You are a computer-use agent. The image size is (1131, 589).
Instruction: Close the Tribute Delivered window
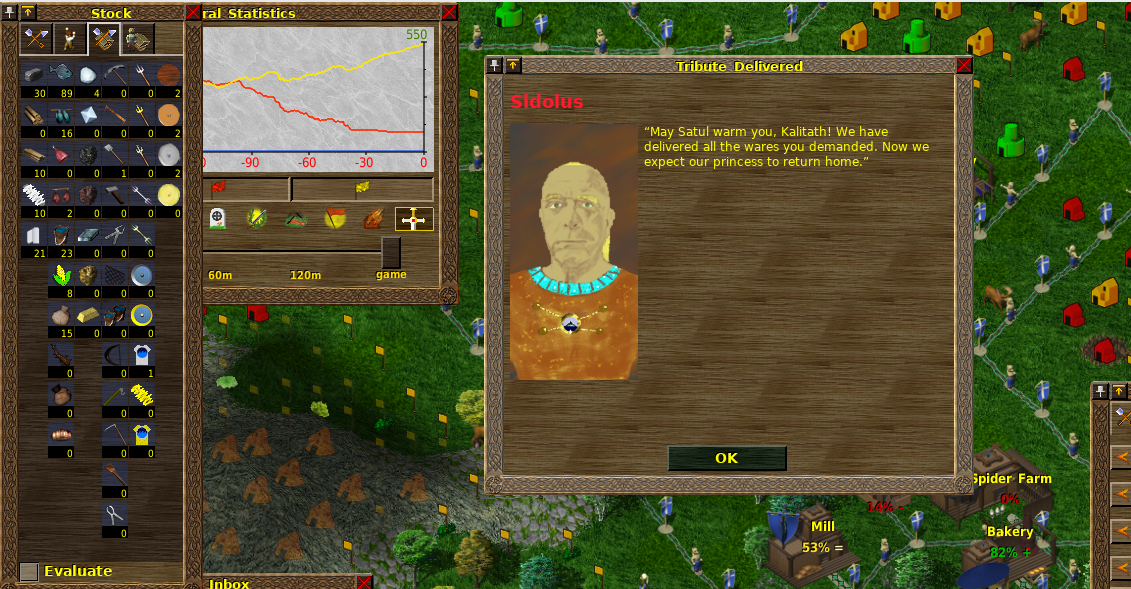(964, 66)
